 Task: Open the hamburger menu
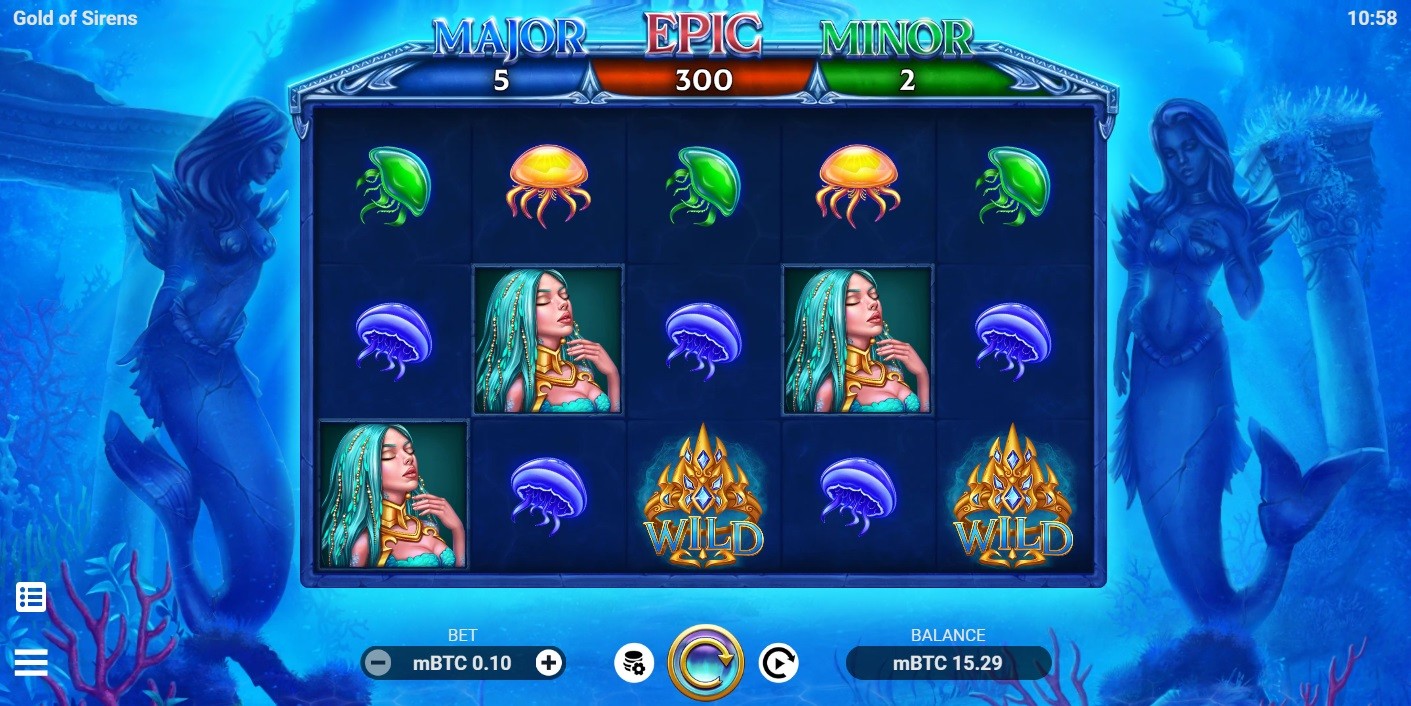(x=31, y=662)
